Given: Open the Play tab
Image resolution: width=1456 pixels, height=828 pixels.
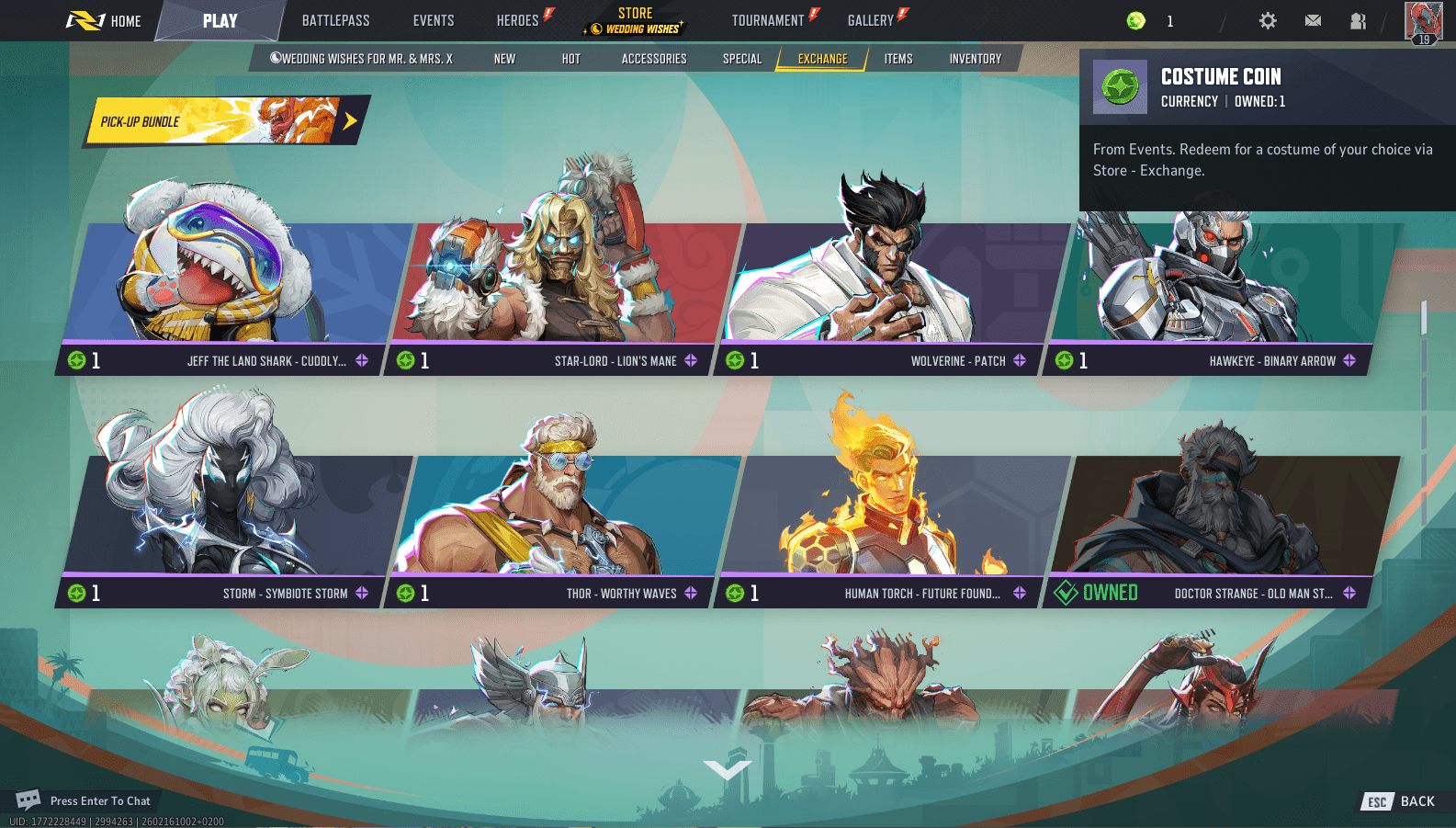Looking at the screenshot, I should click(x=220, y=21).
